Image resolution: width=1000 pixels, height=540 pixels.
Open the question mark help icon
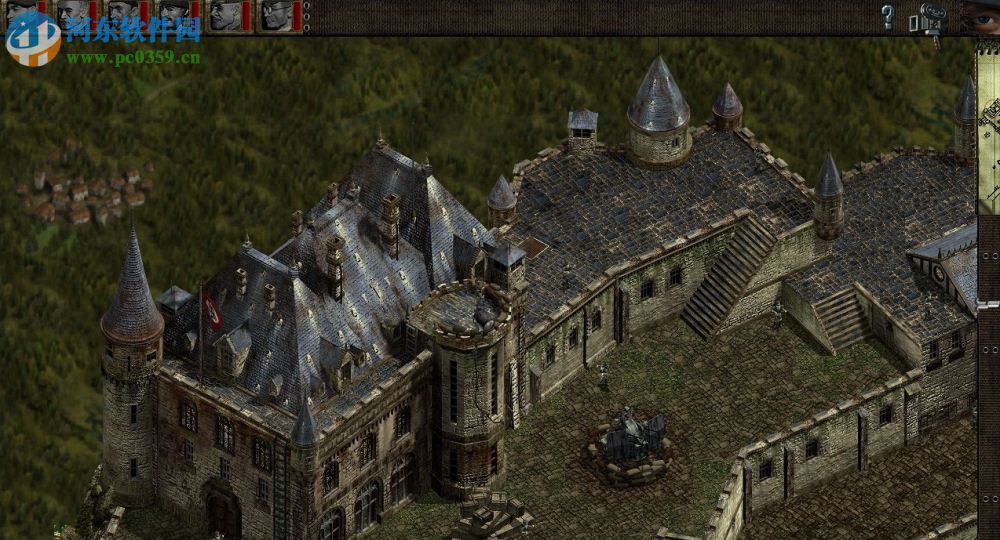tap(887, 16)
